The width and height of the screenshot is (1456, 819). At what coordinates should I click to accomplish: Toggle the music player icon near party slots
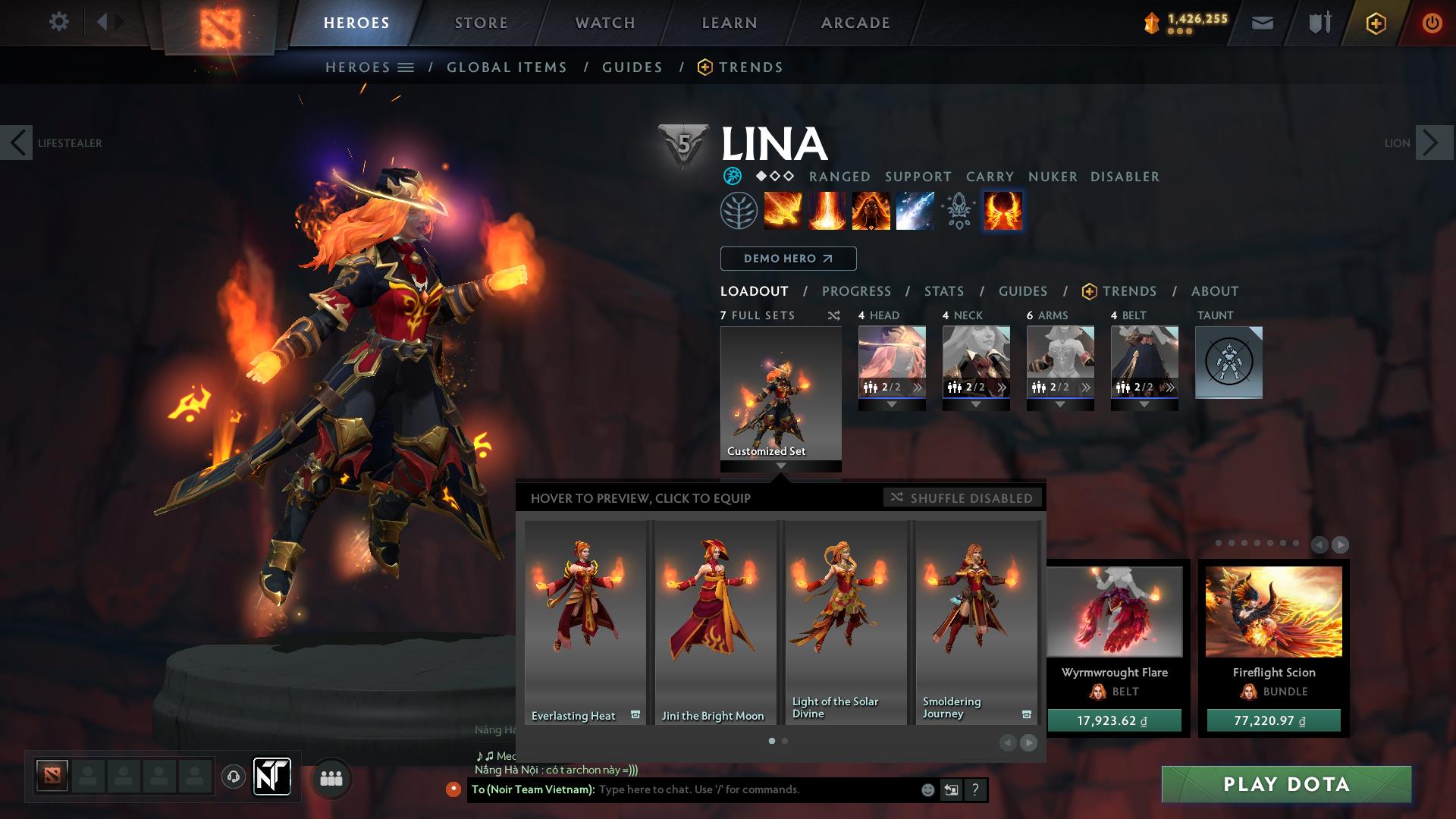(233, 778)
